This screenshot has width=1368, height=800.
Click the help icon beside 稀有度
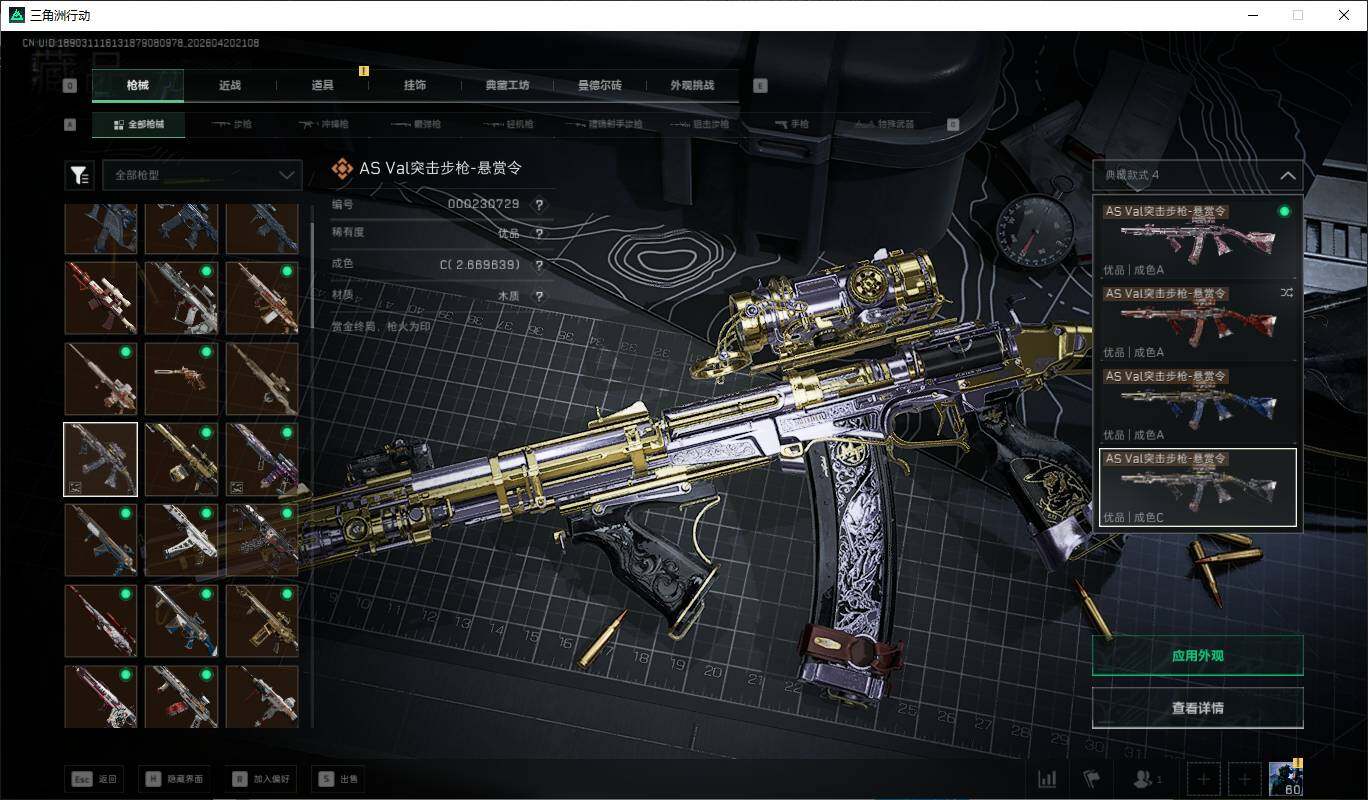pos(539,234)
